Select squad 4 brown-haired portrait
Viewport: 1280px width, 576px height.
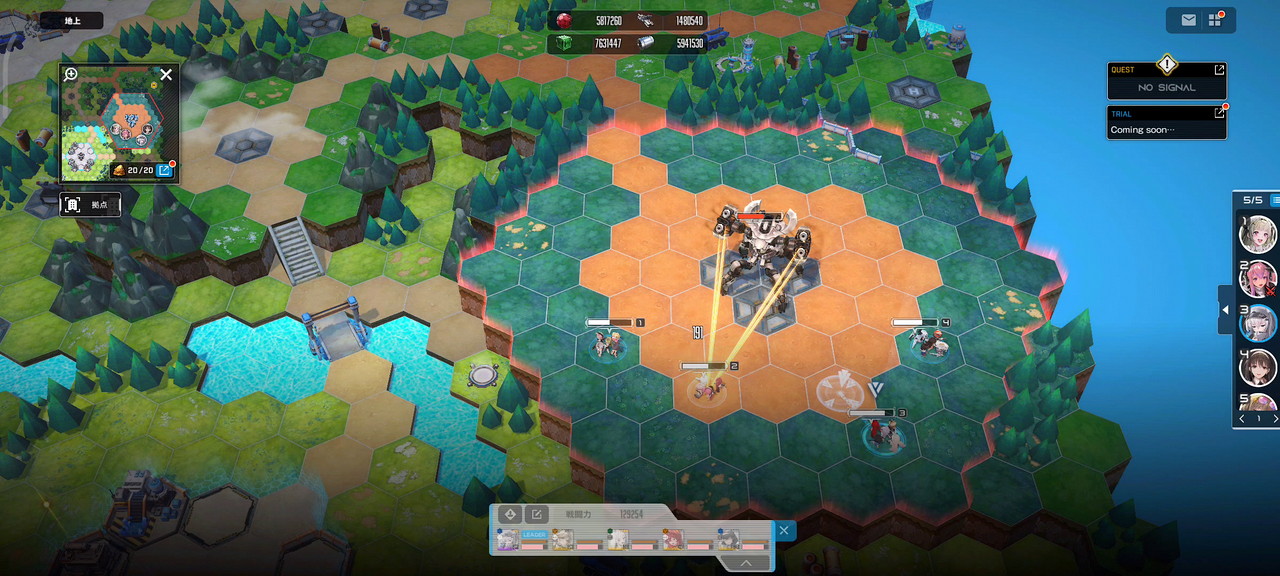pyautogui.click(x=1257, y=366)
